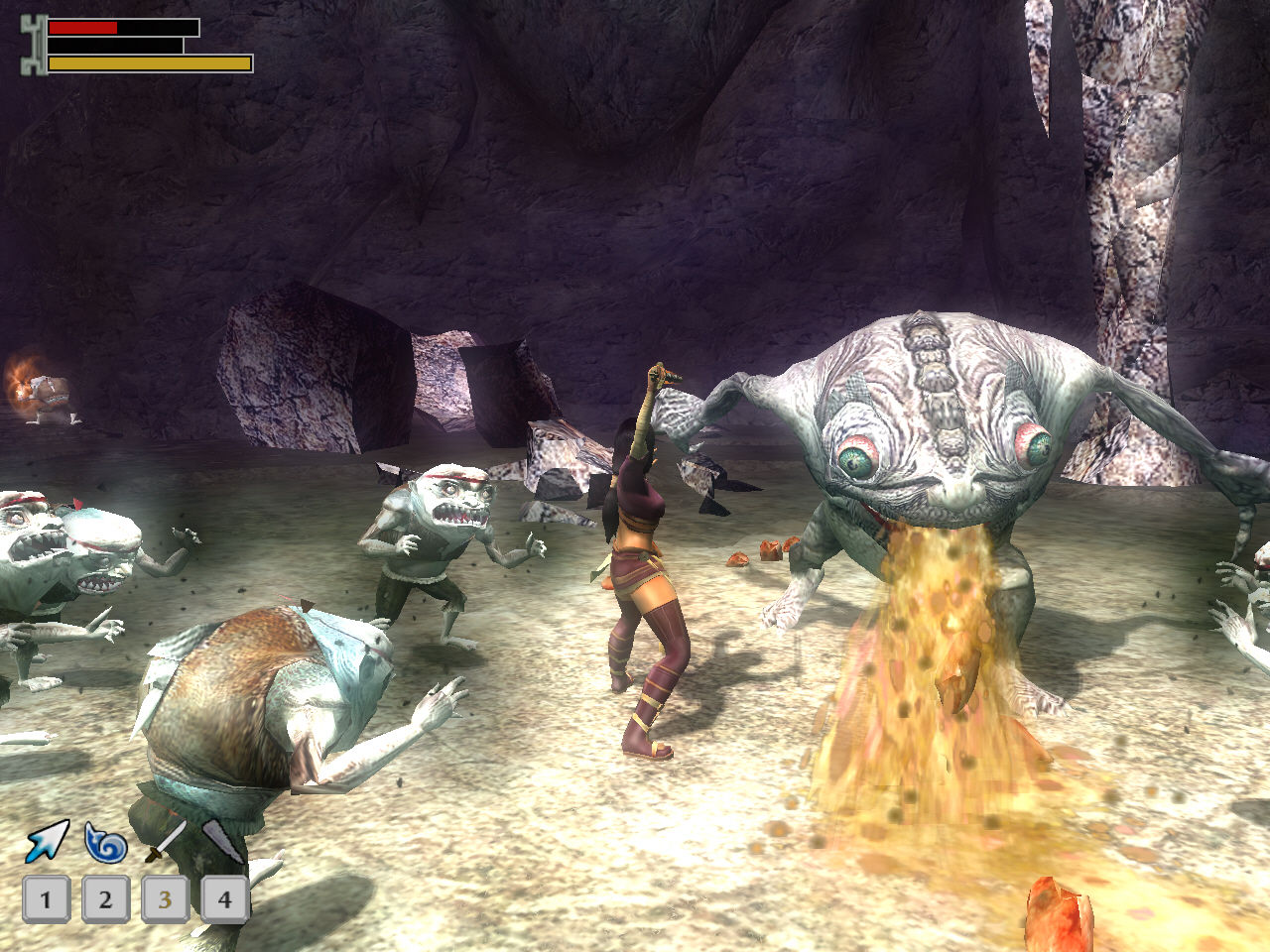This screenshot has width=1270, height=952.
Task: Activate the blue swirl wave ability
Action: tap(105, 843)
